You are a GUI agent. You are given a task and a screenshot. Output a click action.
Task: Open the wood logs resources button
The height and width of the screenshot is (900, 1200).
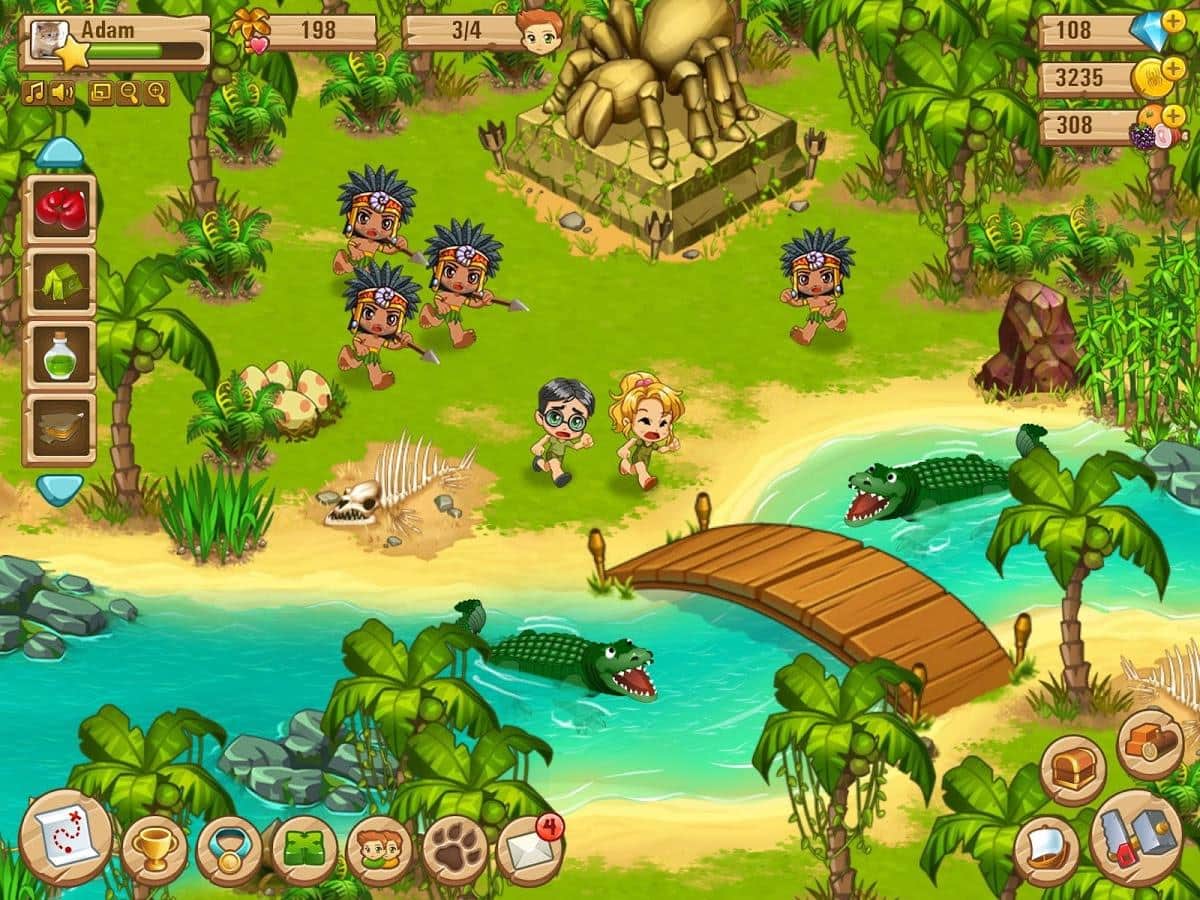click(1150, 744)
